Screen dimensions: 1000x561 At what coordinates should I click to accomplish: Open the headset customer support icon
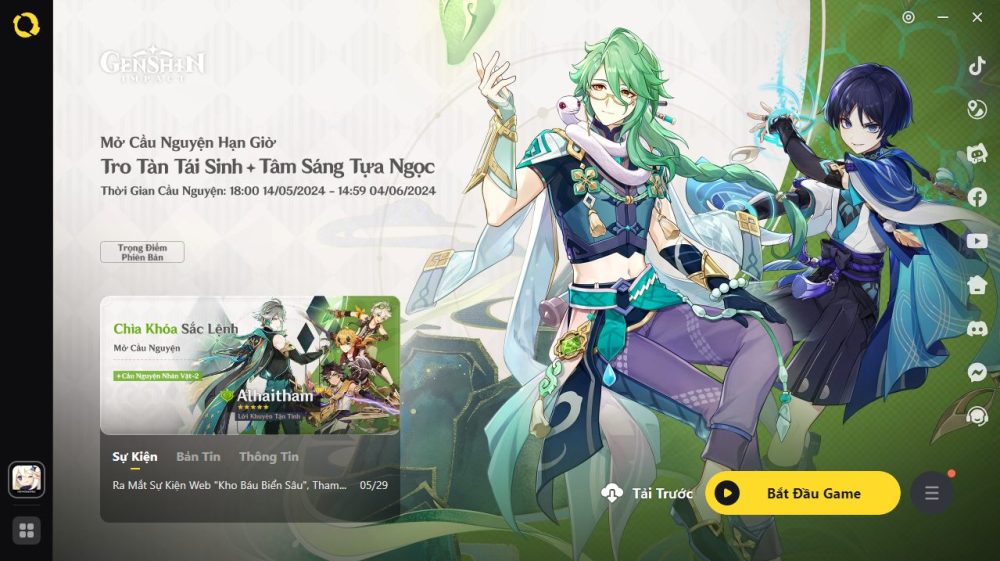click(977, 416)
